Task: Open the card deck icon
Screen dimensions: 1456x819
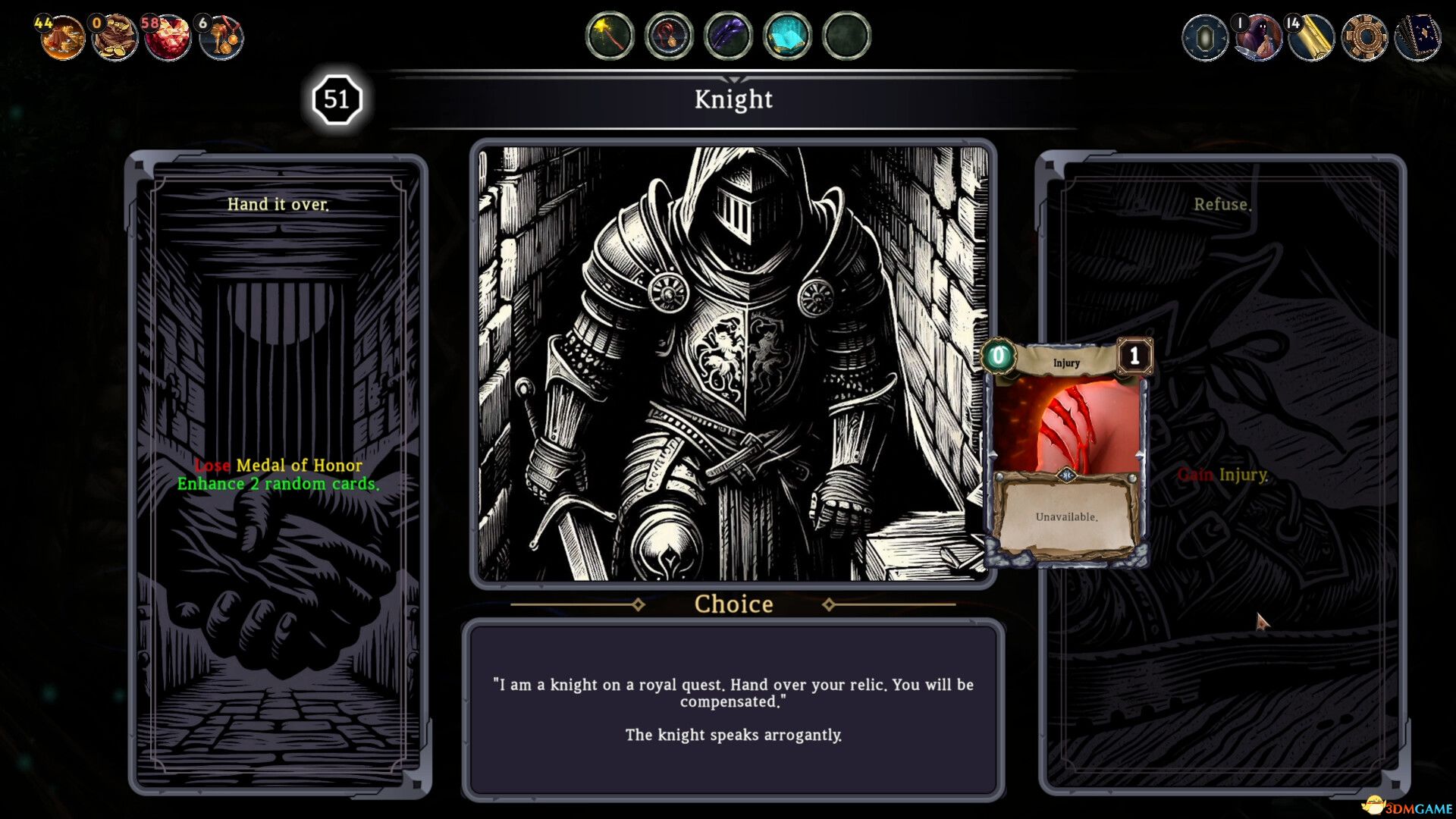Action: [1417, 36]
